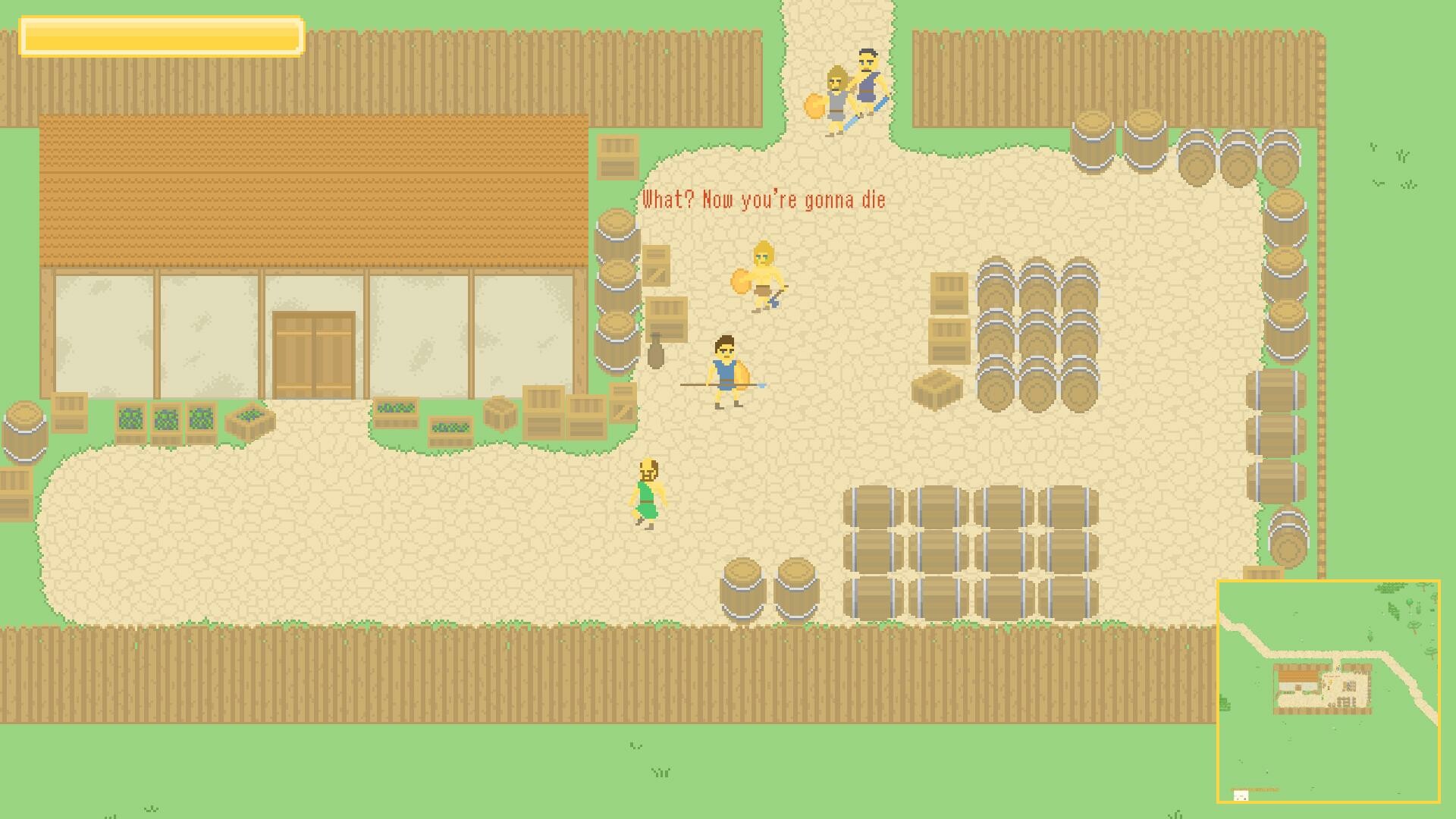Click the white marker inside the minimap
The width and height of the screenshot is (1456, 819).
point(1241,795)
